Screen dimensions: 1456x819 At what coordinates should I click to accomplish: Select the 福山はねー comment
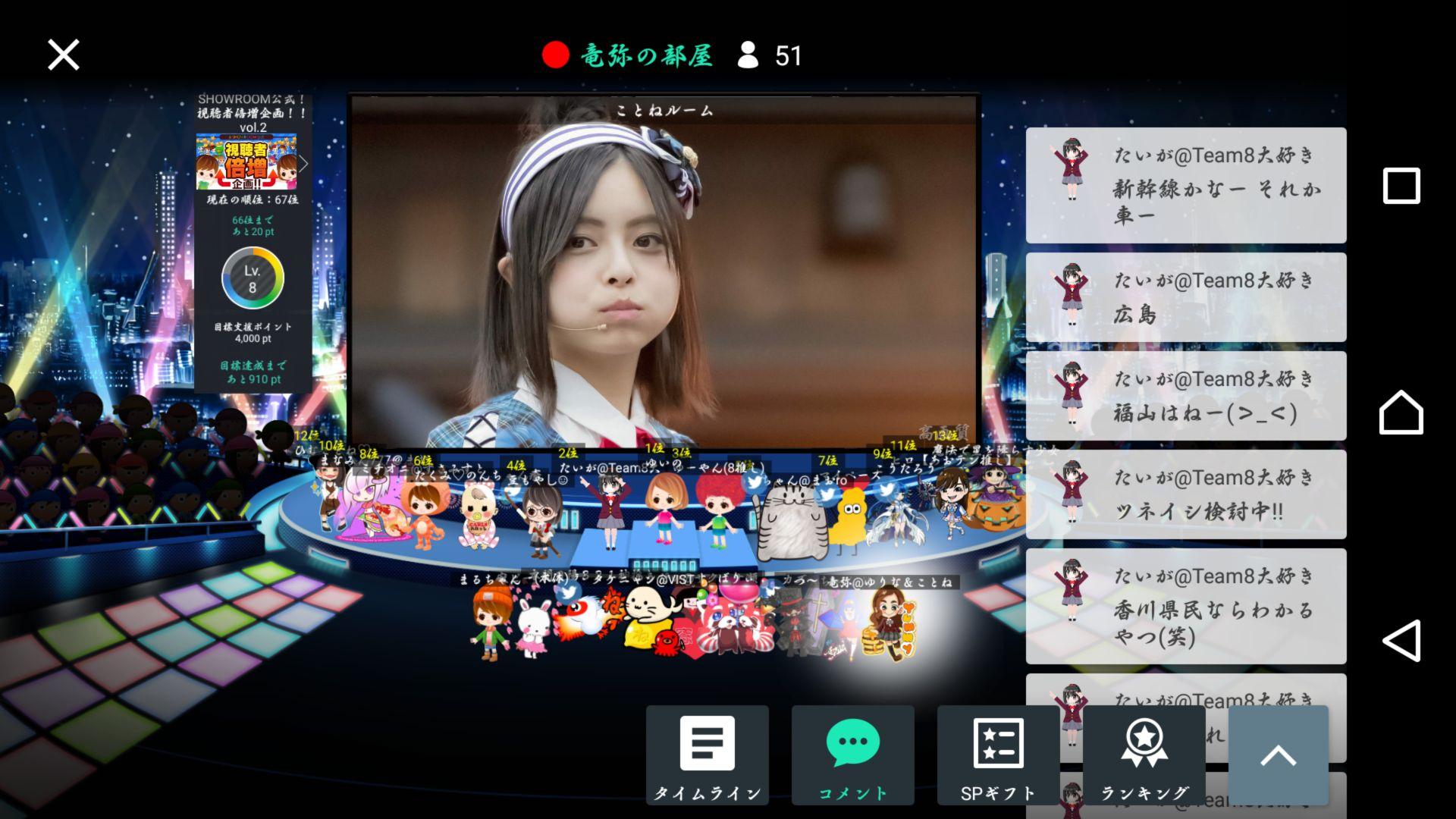click(1185, 396)
